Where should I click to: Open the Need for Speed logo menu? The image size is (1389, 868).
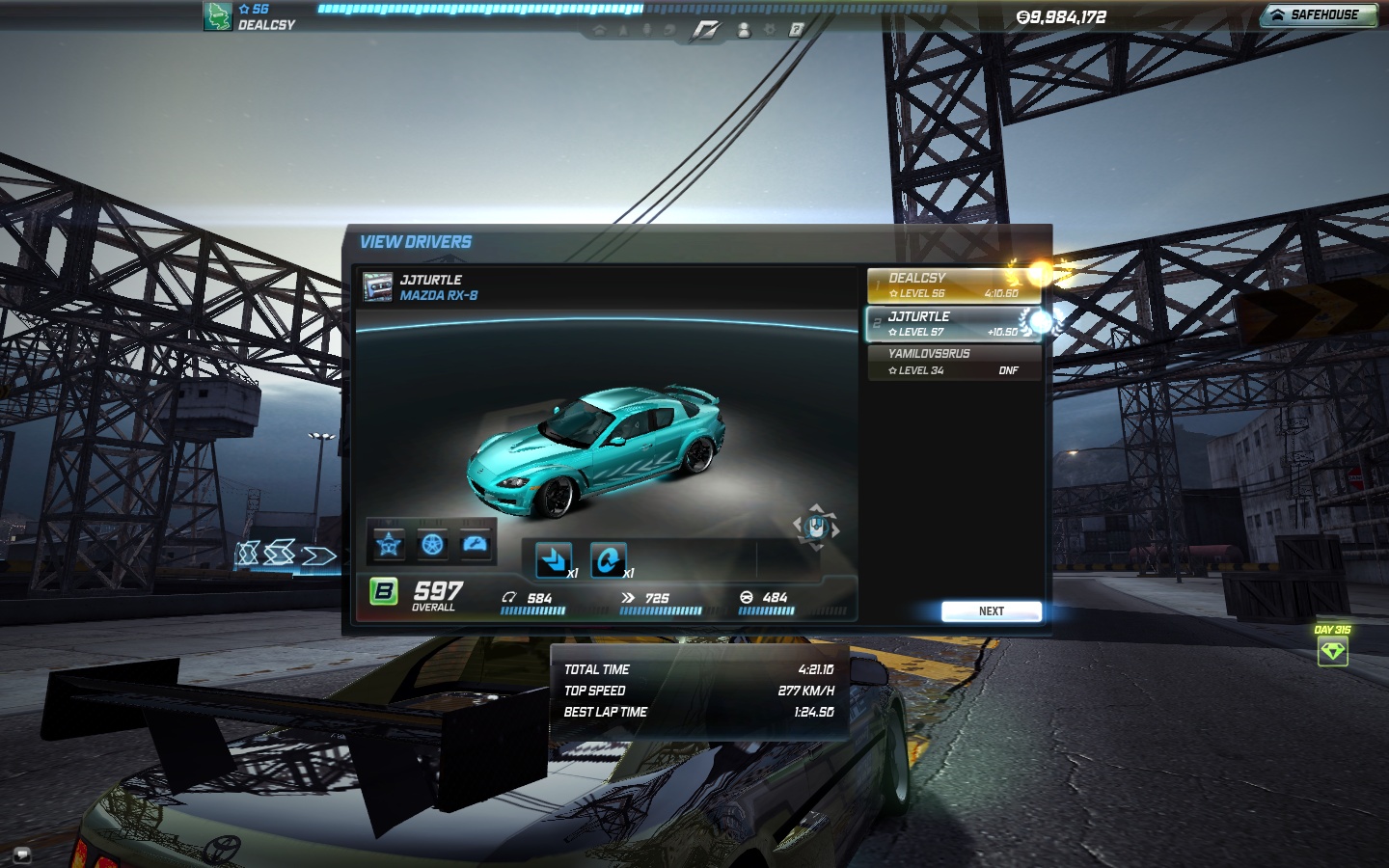click(x=705, y=31)
